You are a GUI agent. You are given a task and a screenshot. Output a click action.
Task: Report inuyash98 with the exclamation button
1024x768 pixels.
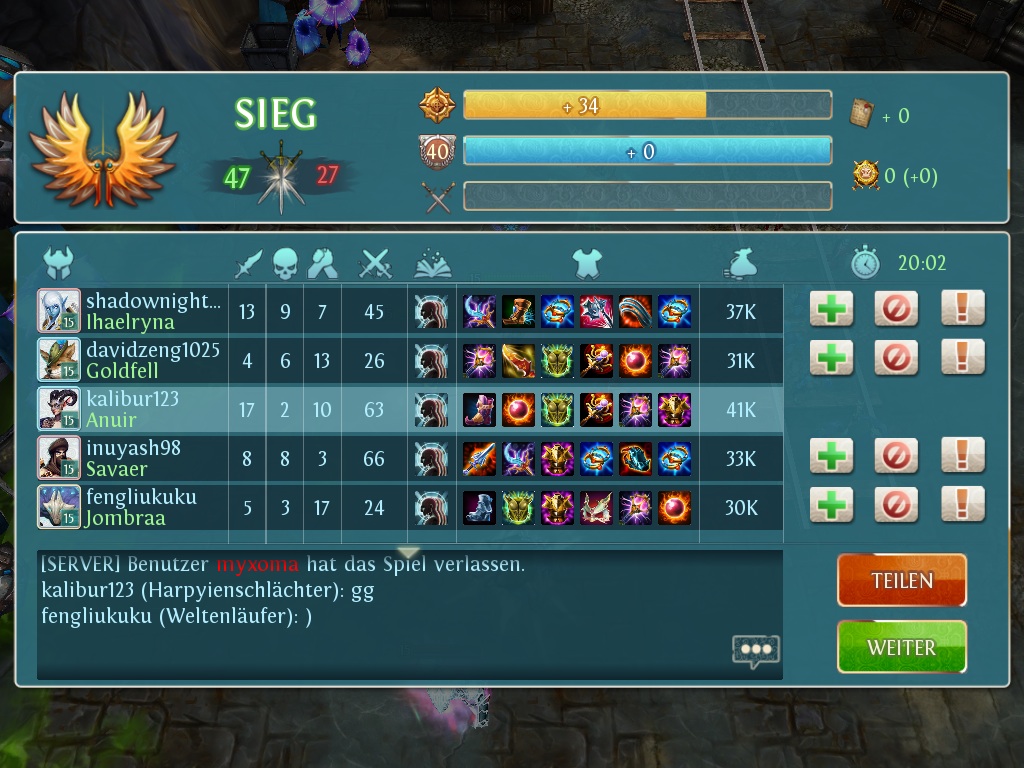click(x=962, y=455)
